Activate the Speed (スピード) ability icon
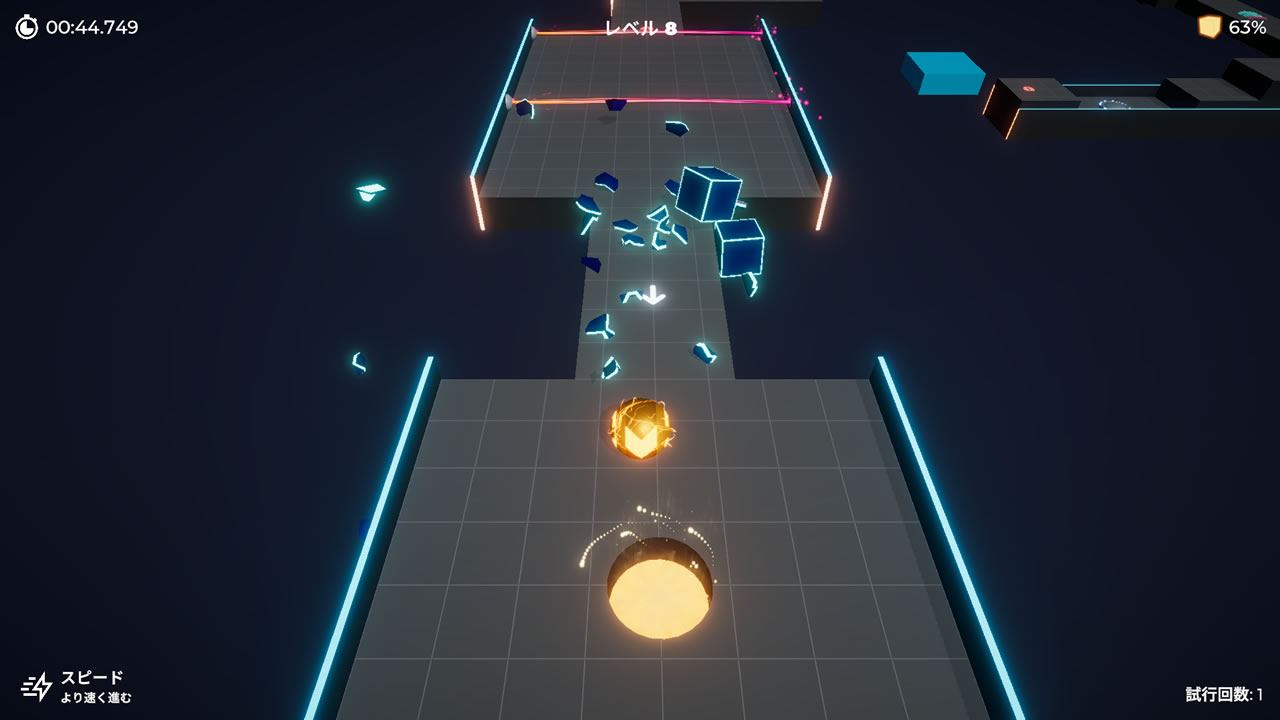 click(37, 686)
